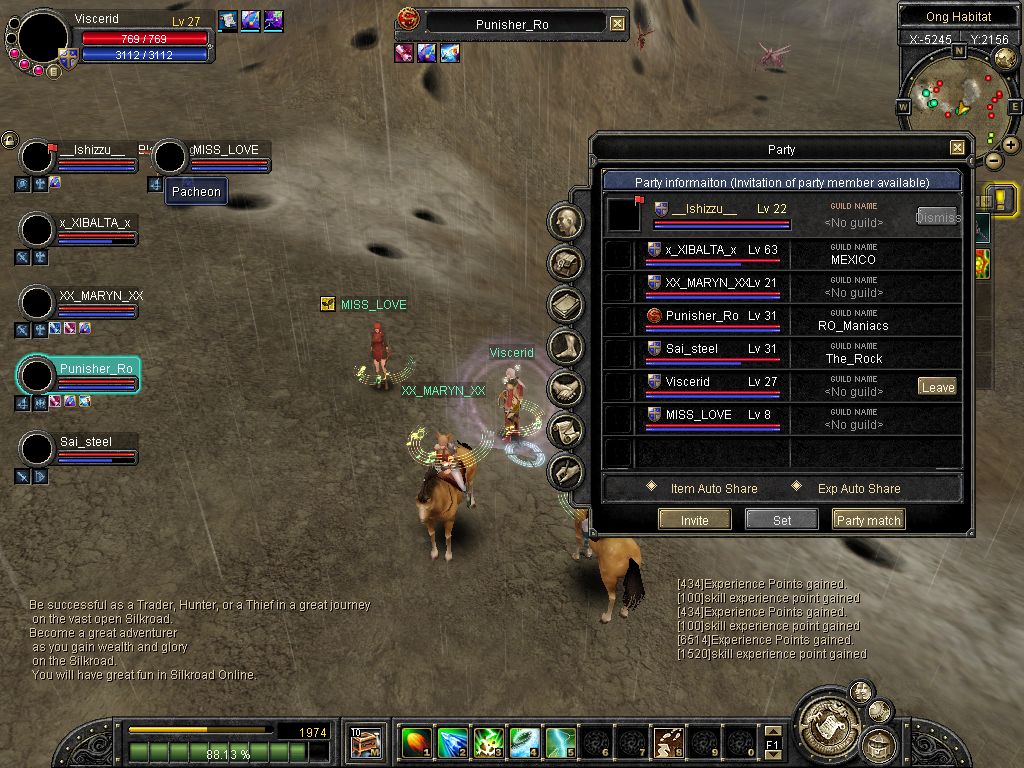Activate the footprints skill in slot 8
This screenshot has height=768, width=1024.
(668, 742)
